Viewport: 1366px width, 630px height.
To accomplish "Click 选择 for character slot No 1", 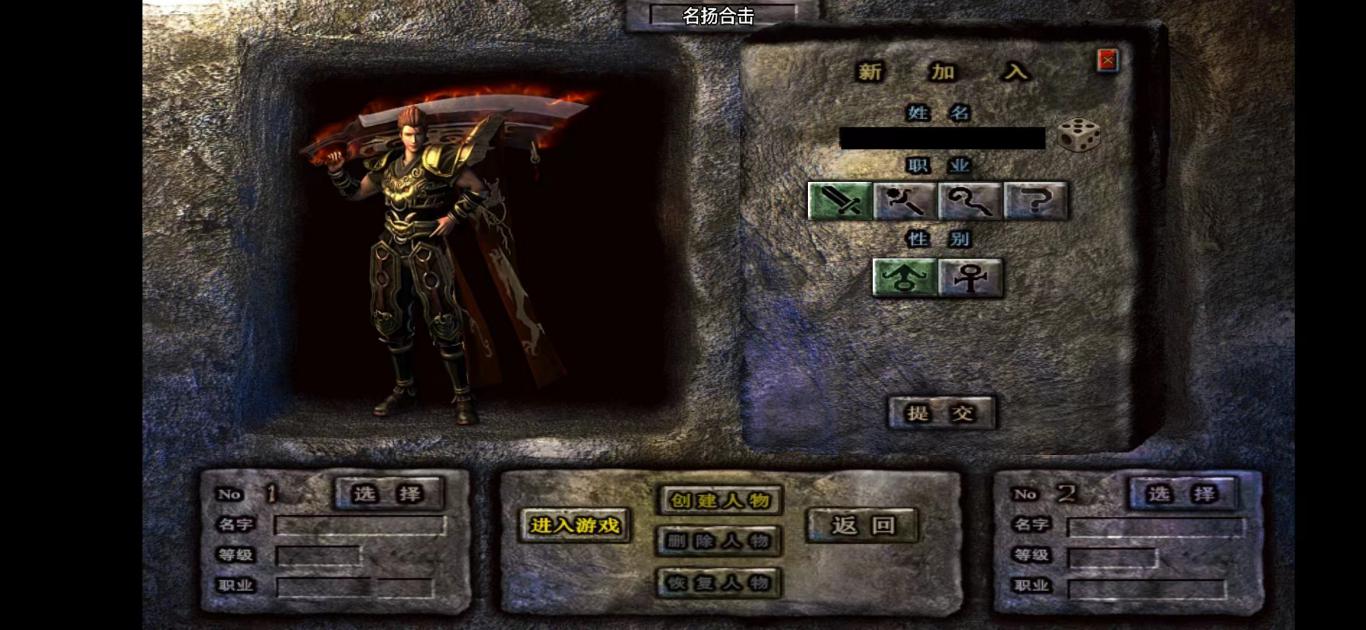I will tap(389, 493).
